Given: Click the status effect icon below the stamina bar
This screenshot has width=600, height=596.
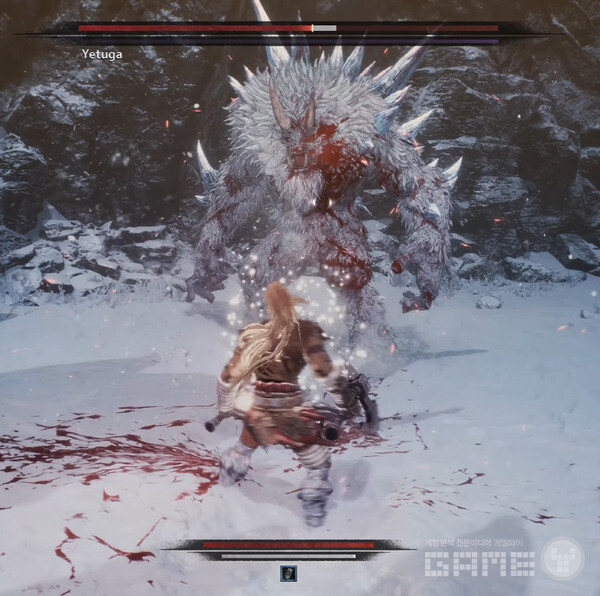Looking at the screenshot, I should tap(288, 573).
